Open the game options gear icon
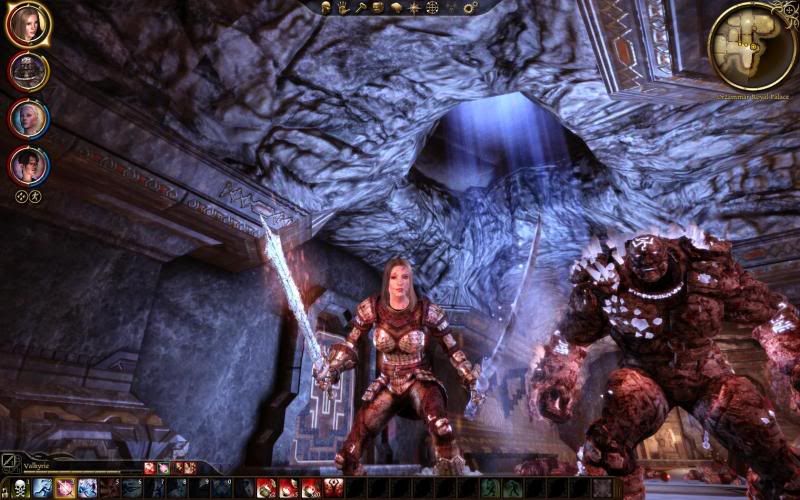The image size is (800, 500). pos(471,7)
